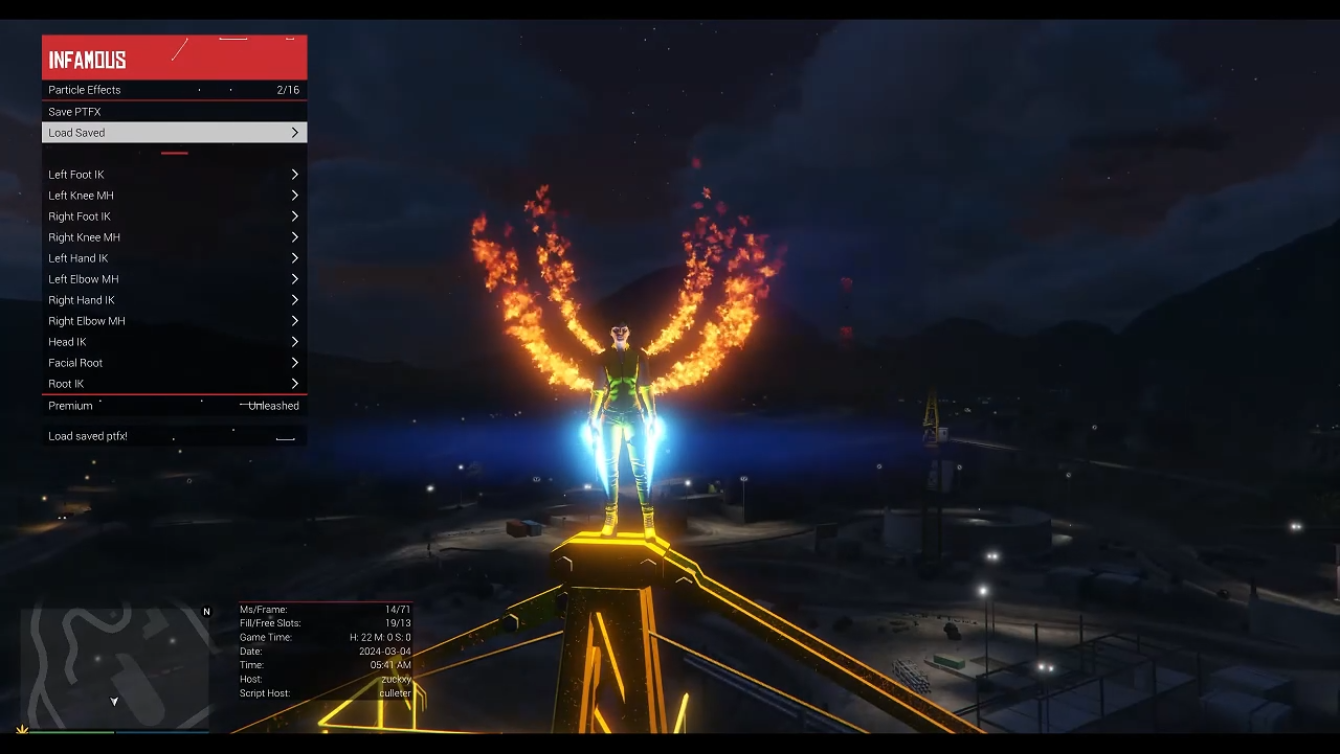
Task: Open the Load Saved submenu
Action: tap(174, 133)
